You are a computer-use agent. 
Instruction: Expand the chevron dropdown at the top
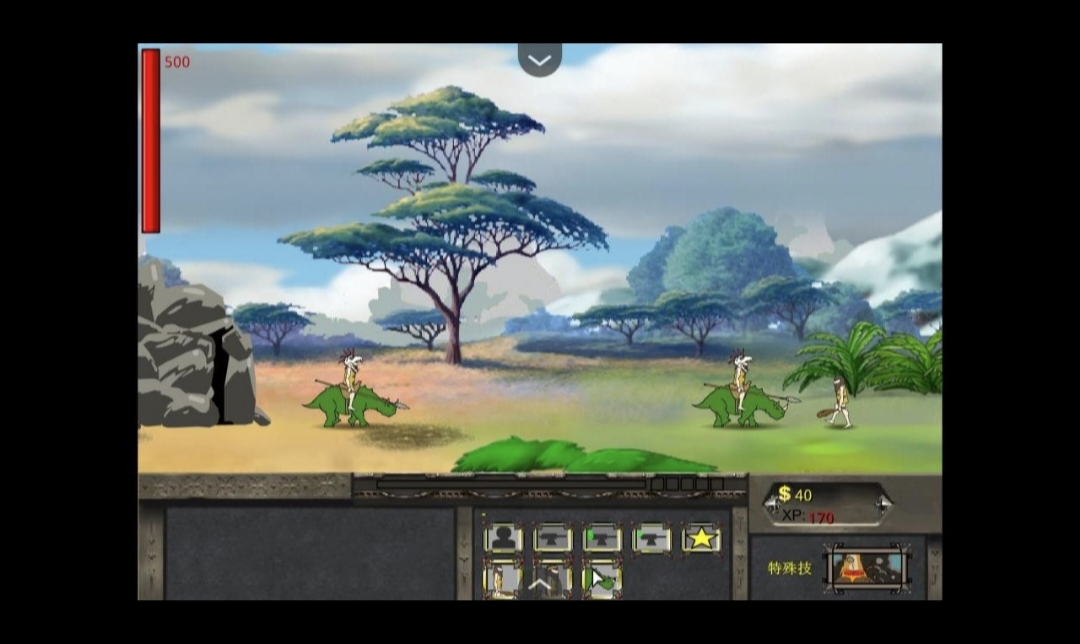[539, 60]
